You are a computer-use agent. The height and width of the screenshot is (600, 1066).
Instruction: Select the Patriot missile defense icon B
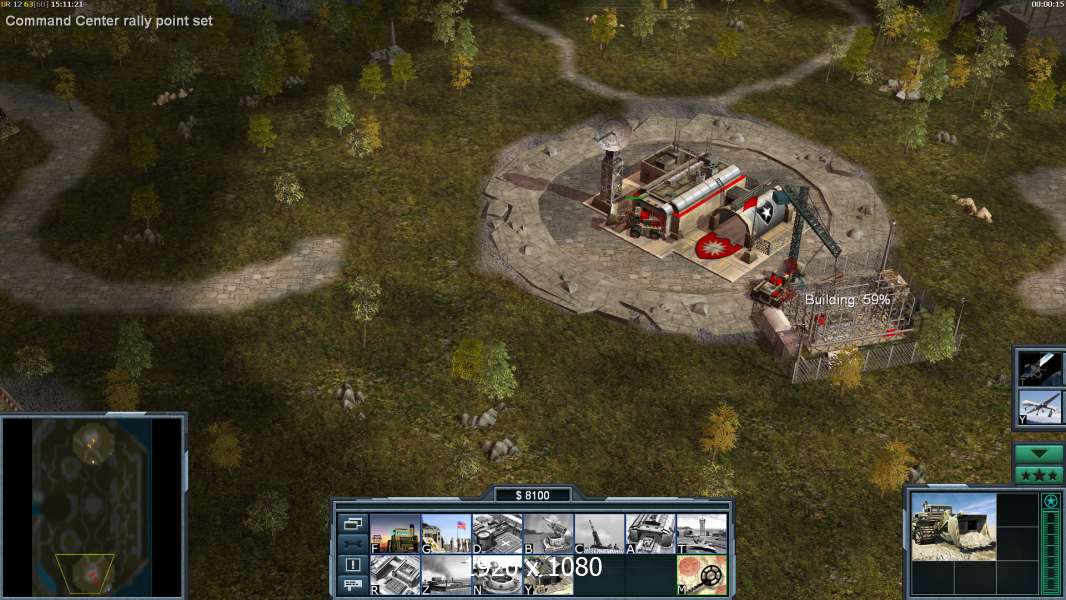tap(548, 534)
